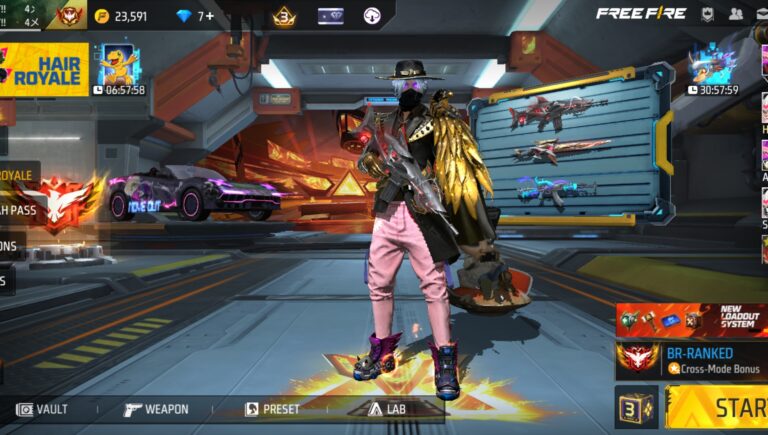768x435 pixels.
Task: Open the New Loadout System banner
Action: pyautogui.click(x=691, y=320)
